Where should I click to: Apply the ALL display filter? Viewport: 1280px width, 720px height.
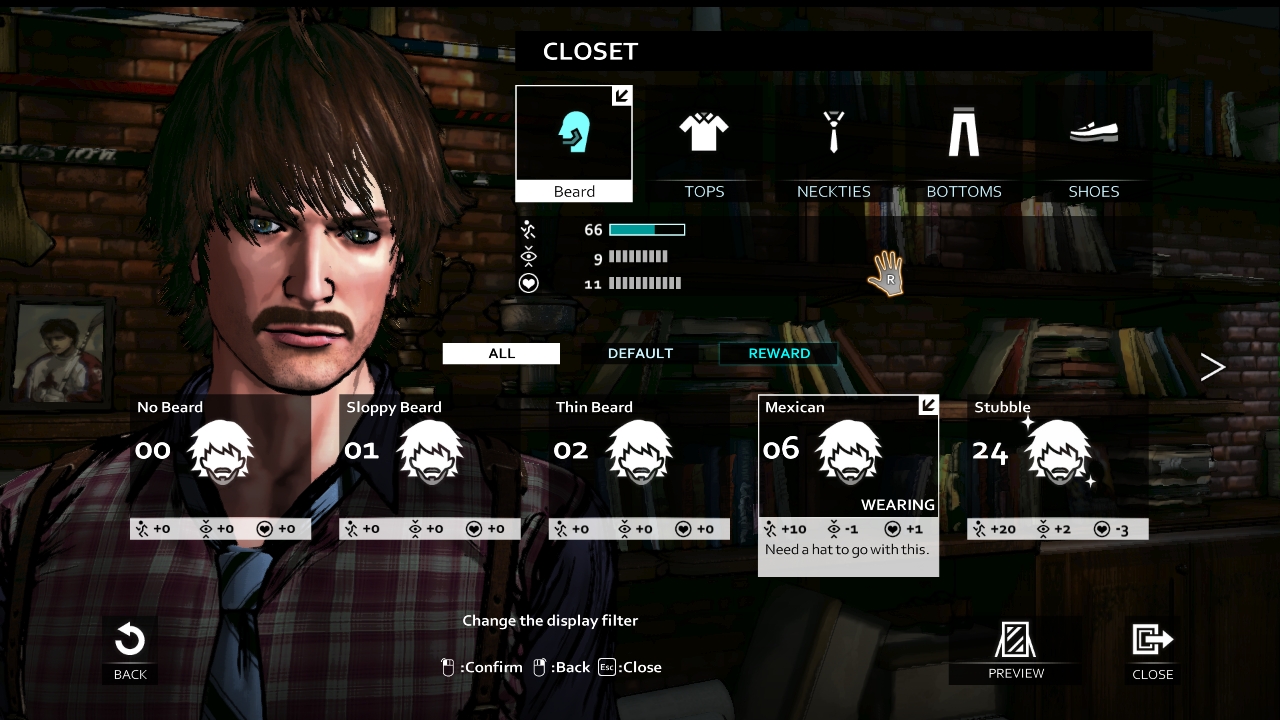click(x=501, y=353)
